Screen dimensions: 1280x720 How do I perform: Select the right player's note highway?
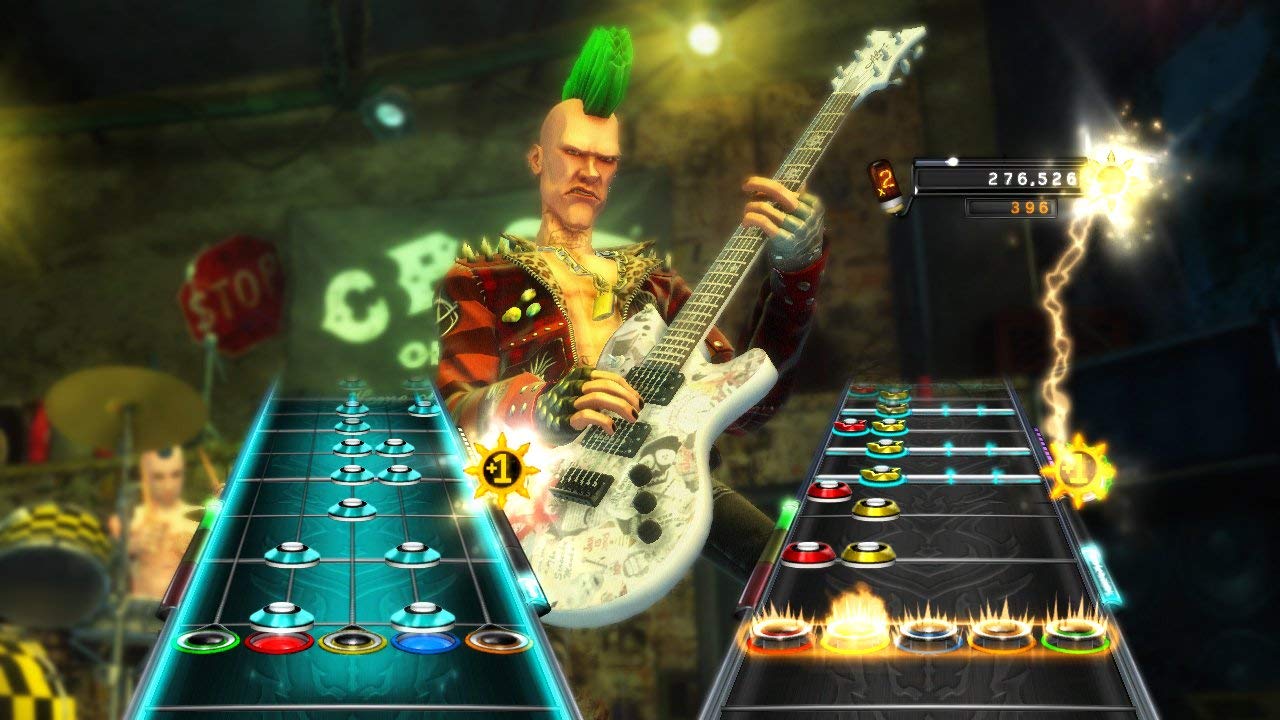tap(930, 520)
